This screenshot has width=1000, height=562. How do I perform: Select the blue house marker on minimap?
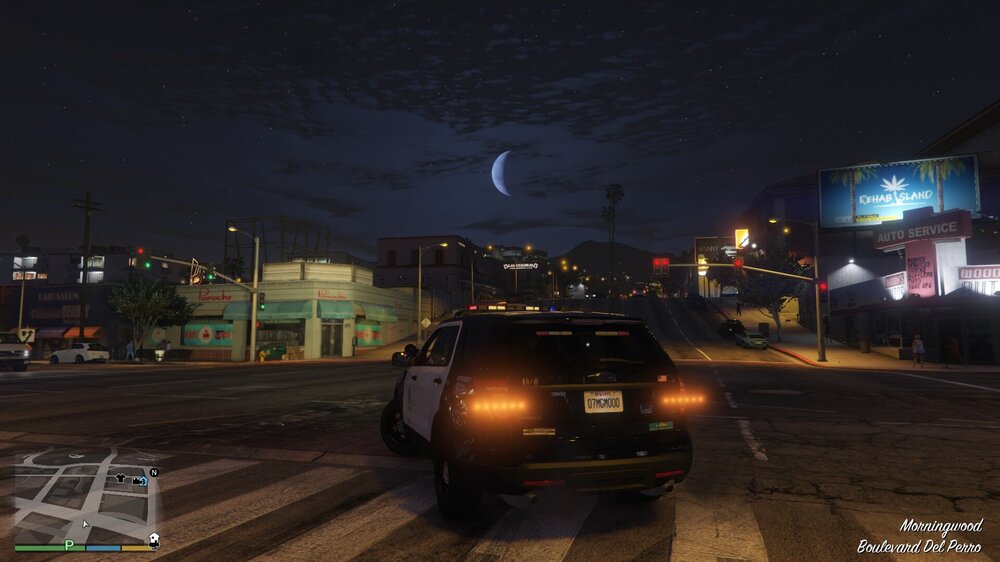(x=144, y=481)
